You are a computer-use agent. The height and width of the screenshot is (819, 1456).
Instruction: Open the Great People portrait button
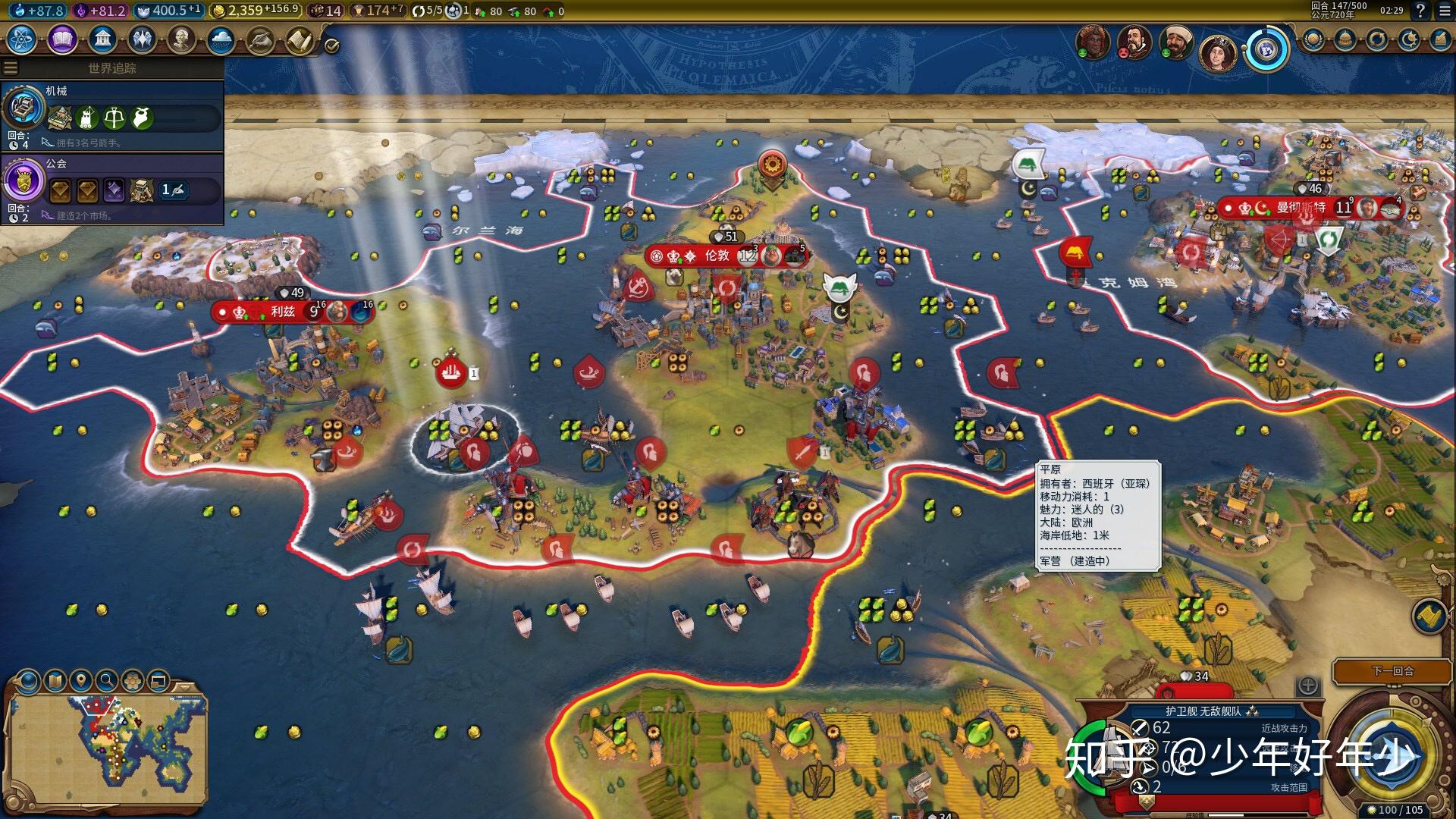tap(181, 39)
